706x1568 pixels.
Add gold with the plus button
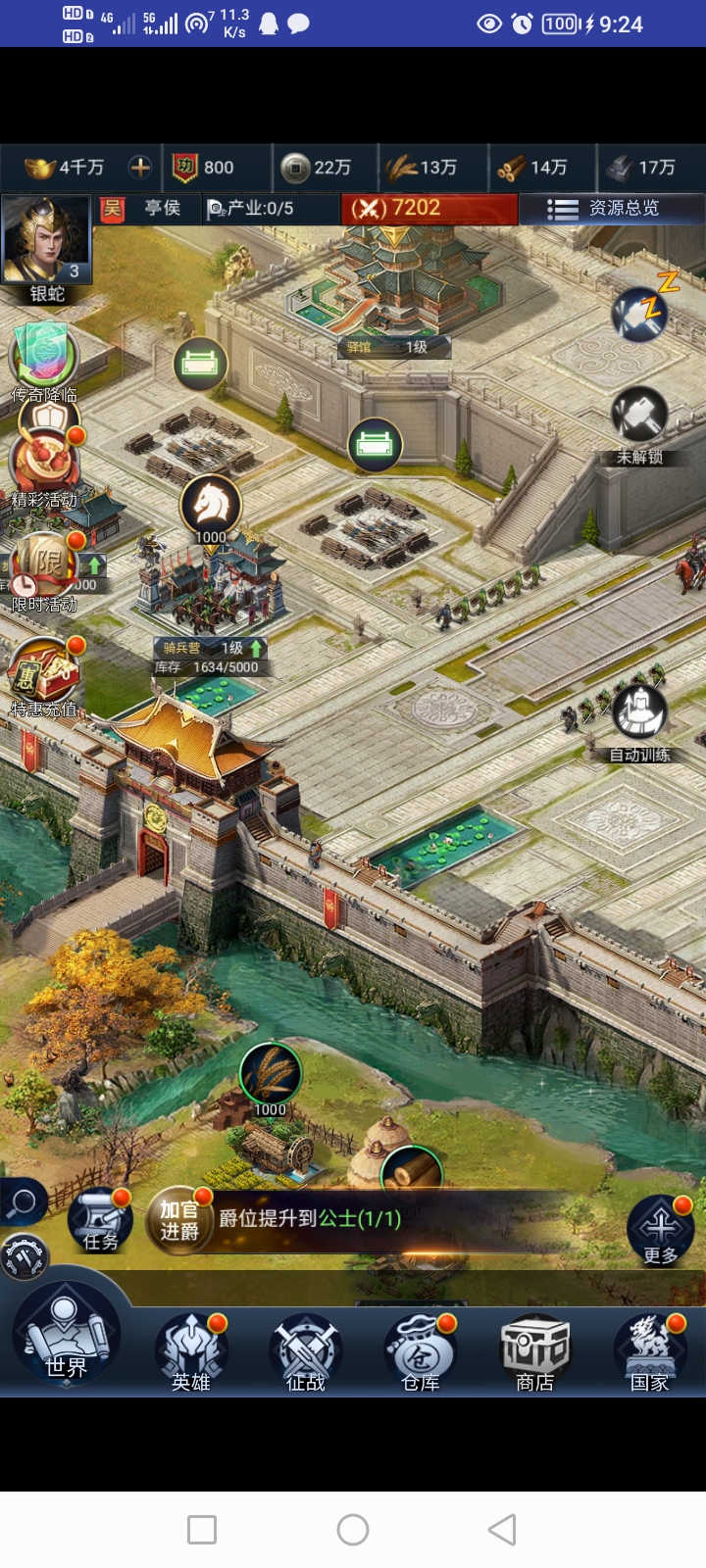click(x=140, y=168)
